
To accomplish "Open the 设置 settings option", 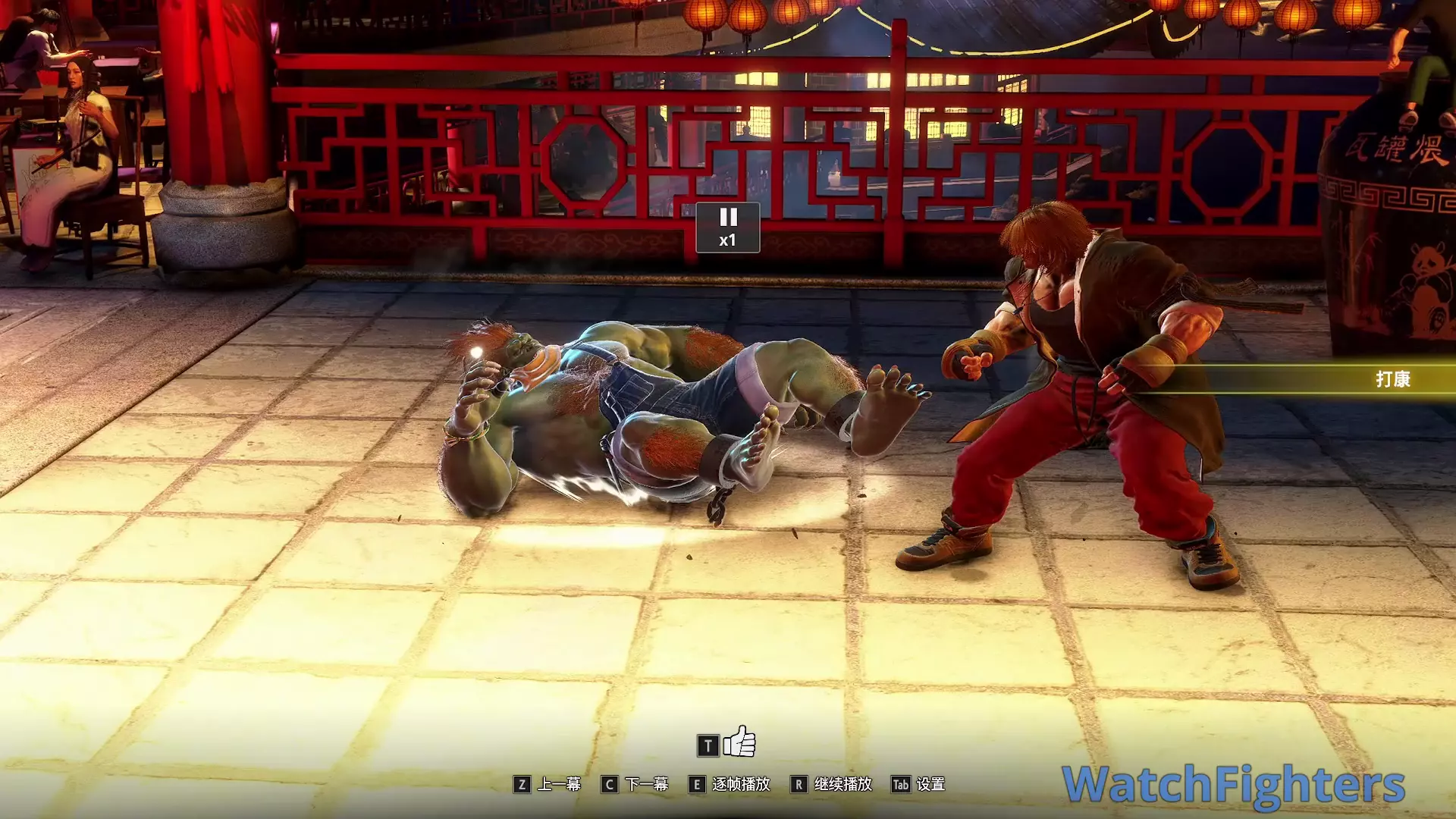I will point(930,784).
